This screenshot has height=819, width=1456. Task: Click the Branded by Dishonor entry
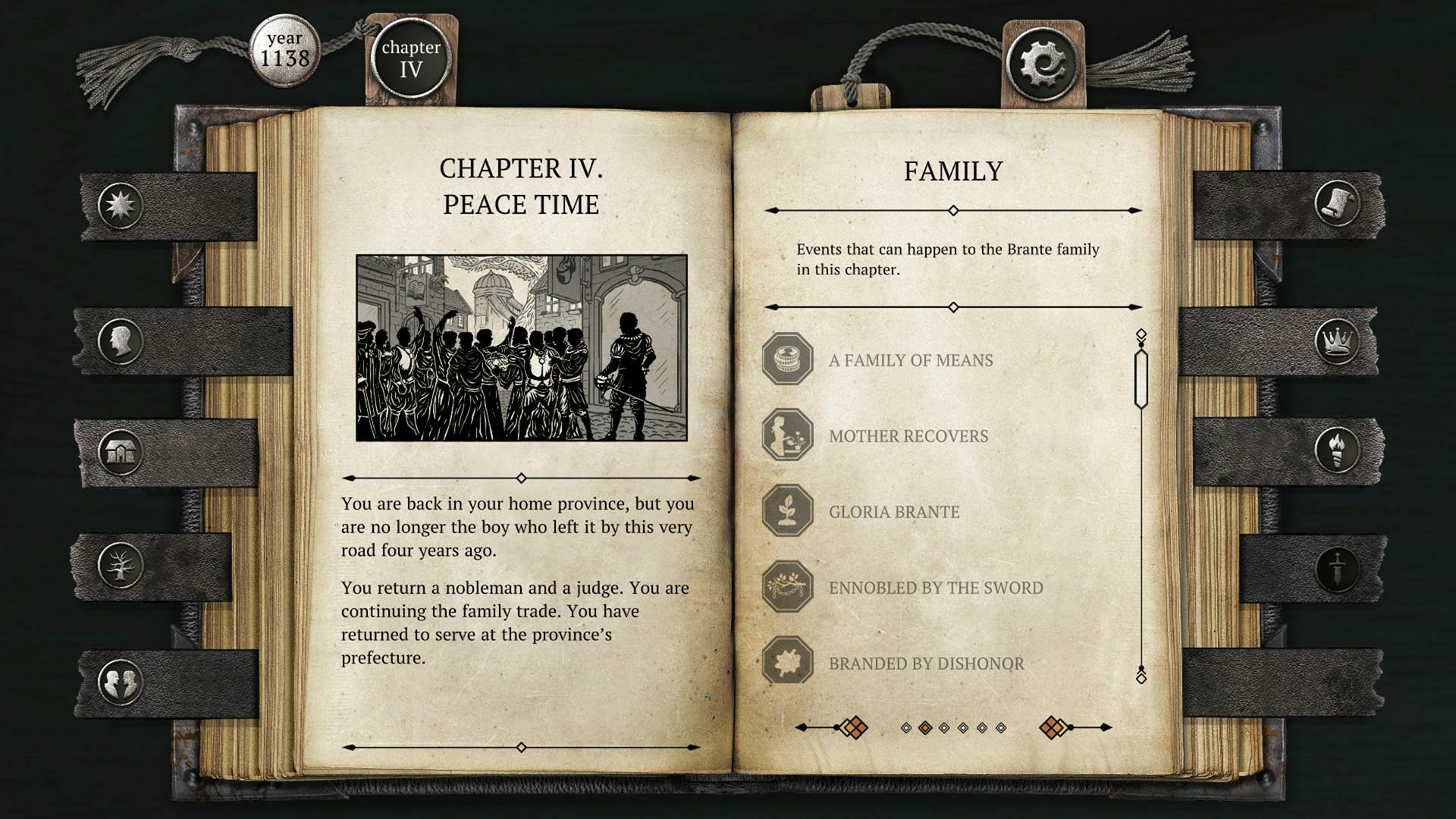[927, 664]
